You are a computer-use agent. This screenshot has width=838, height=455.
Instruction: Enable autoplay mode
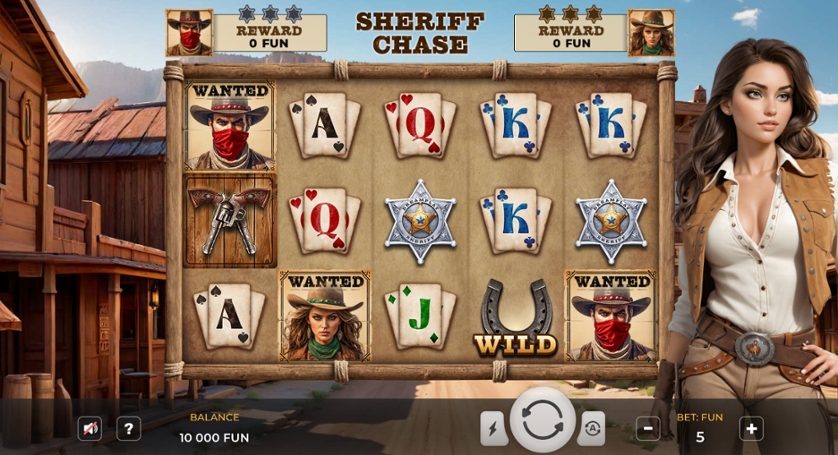[x=591, y=428]
